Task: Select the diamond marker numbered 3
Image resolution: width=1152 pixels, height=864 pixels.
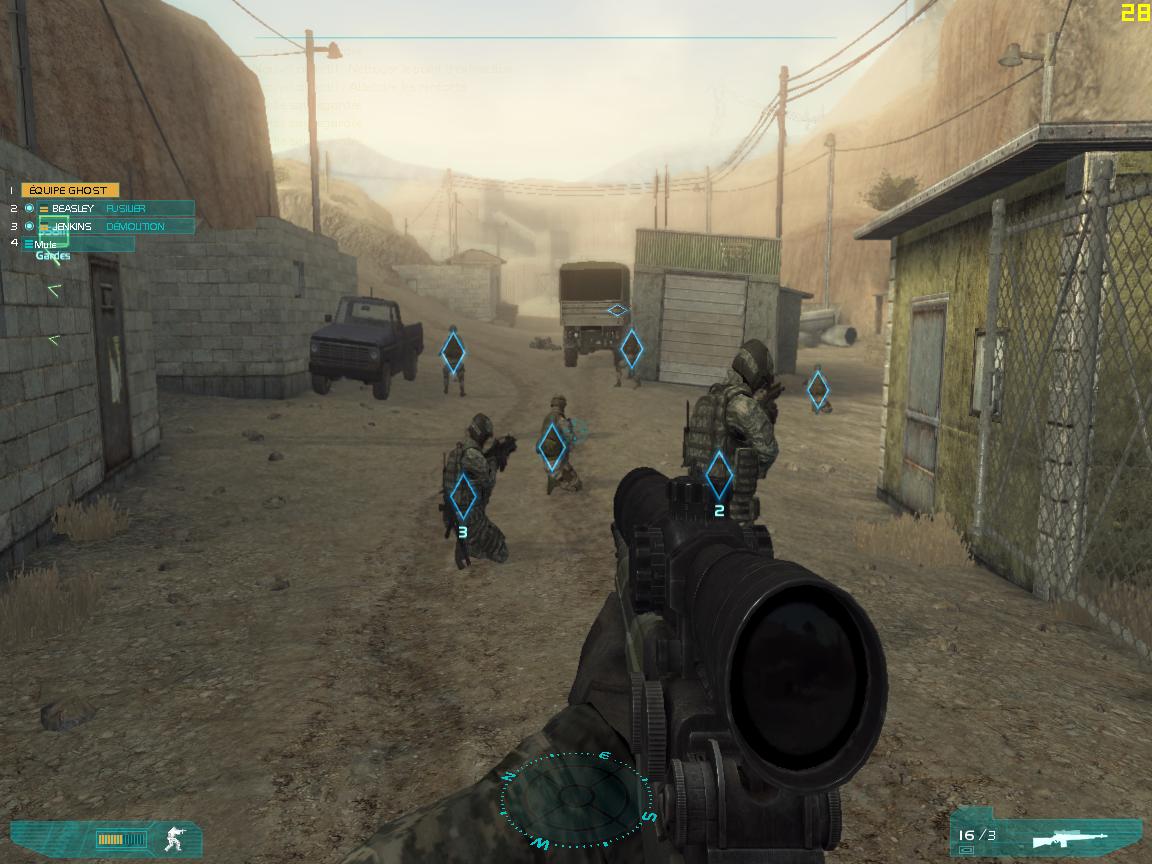Action: (x=462, y=496)
